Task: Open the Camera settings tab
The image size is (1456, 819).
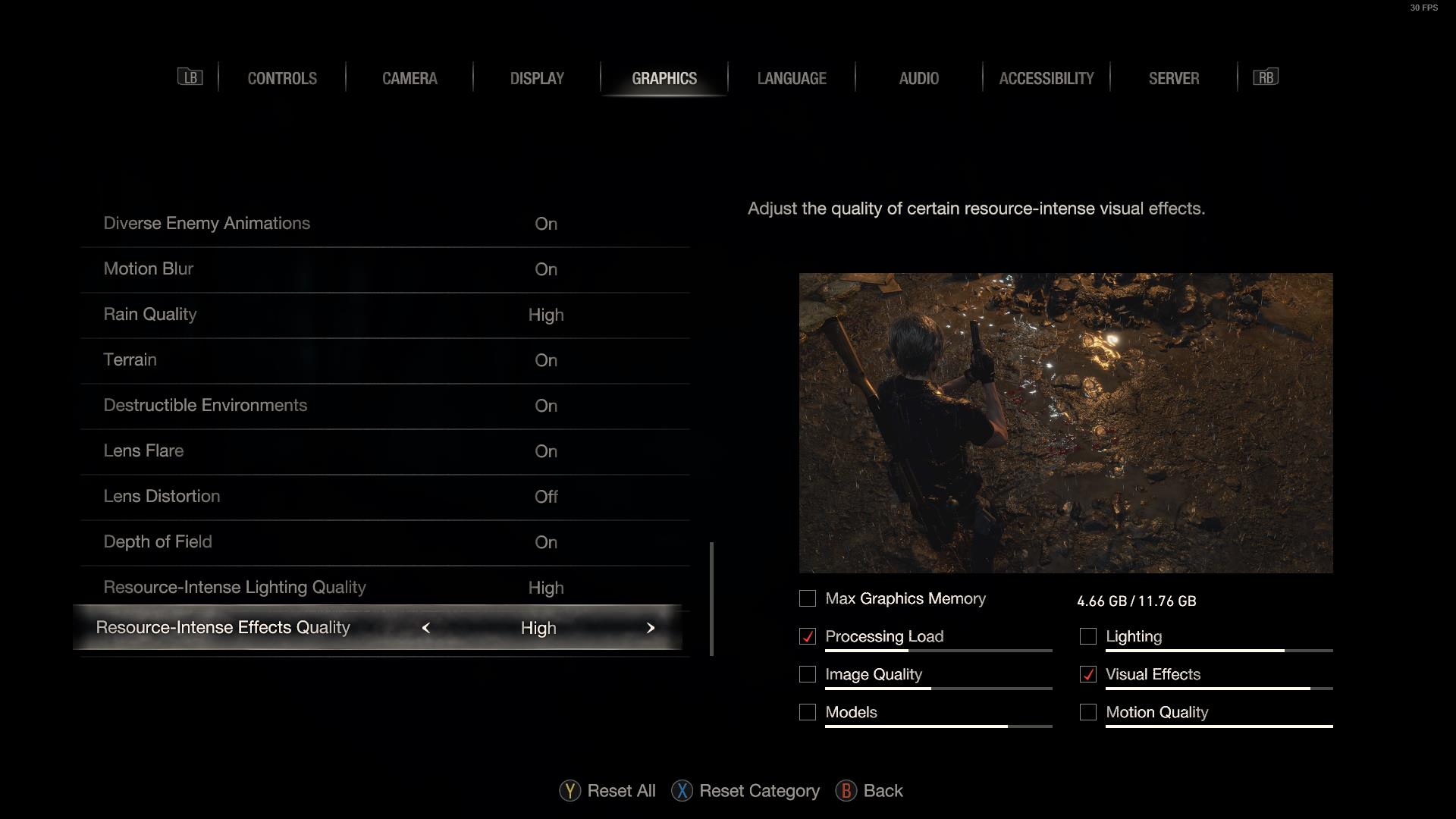Action: click(x=409, y=78)
